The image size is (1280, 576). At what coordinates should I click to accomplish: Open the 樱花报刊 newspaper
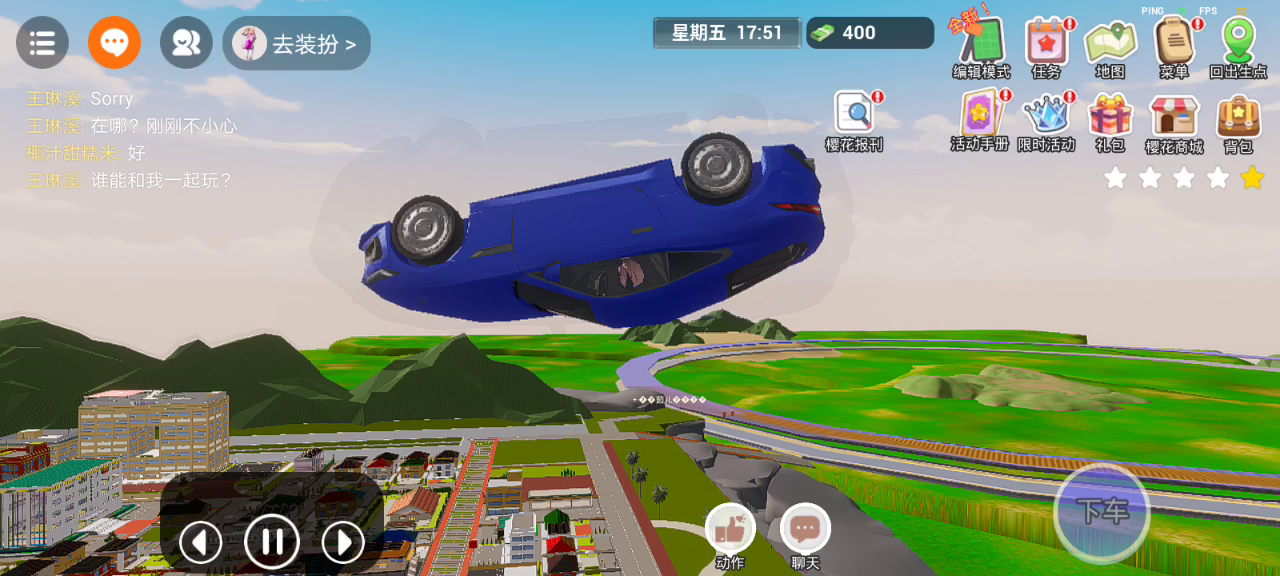click(854, 116)
